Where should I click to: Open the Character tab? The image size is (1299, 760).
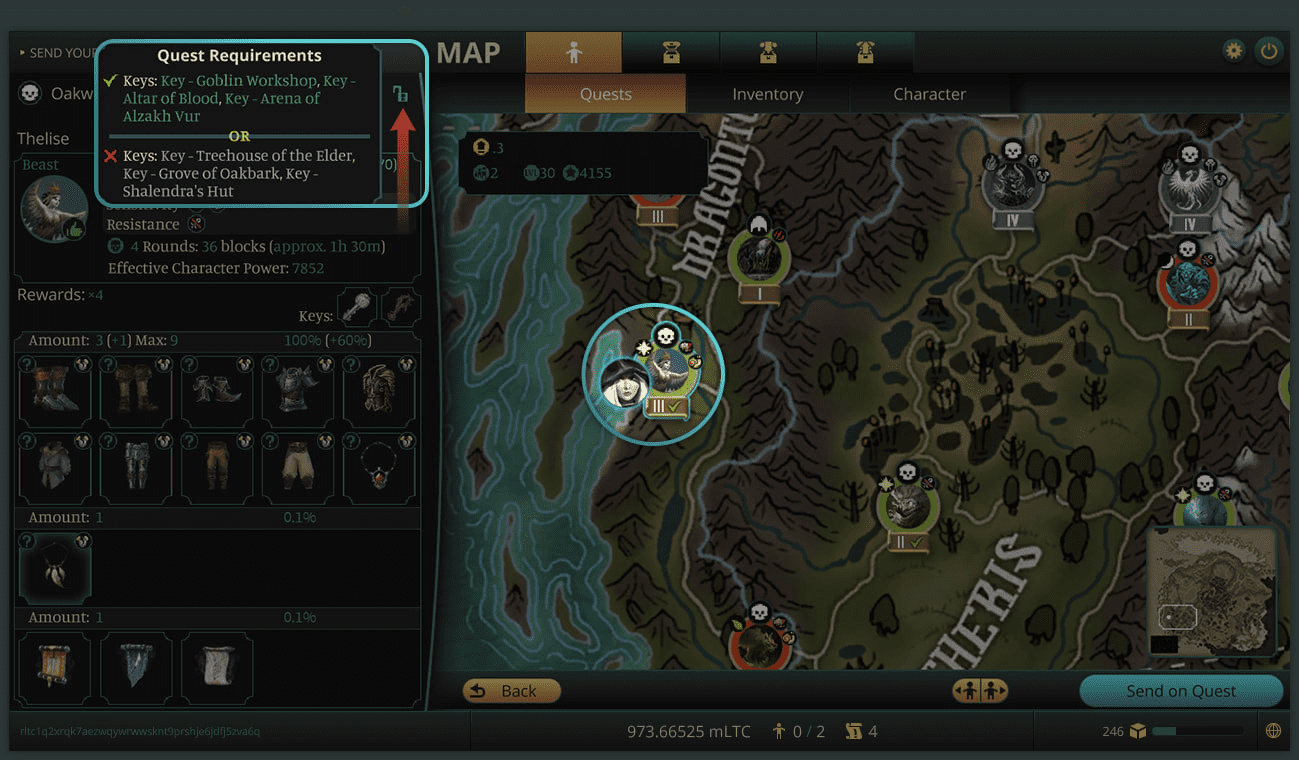pos(929,94)
